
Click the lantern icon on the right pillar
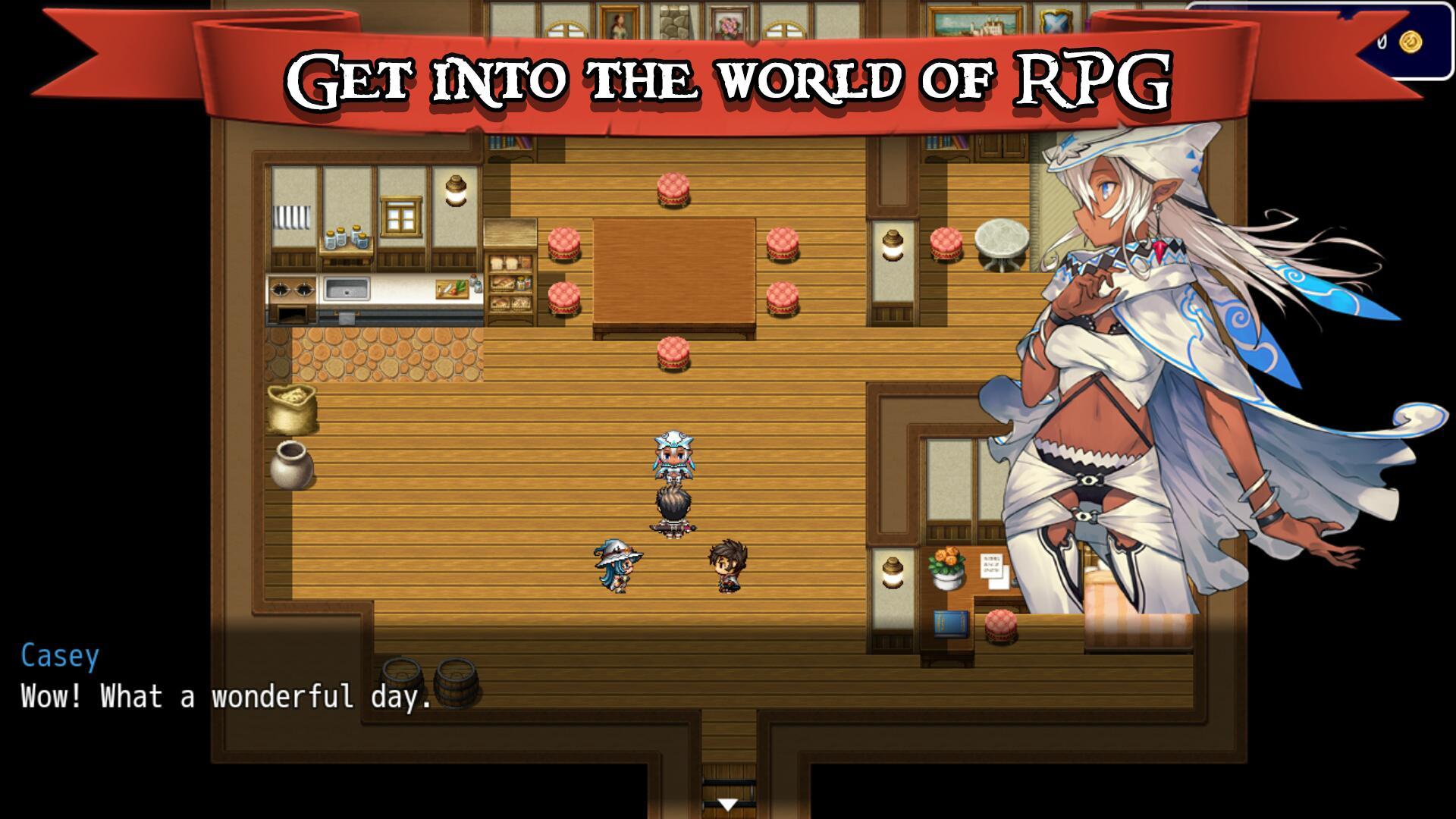tap(892, 243)
